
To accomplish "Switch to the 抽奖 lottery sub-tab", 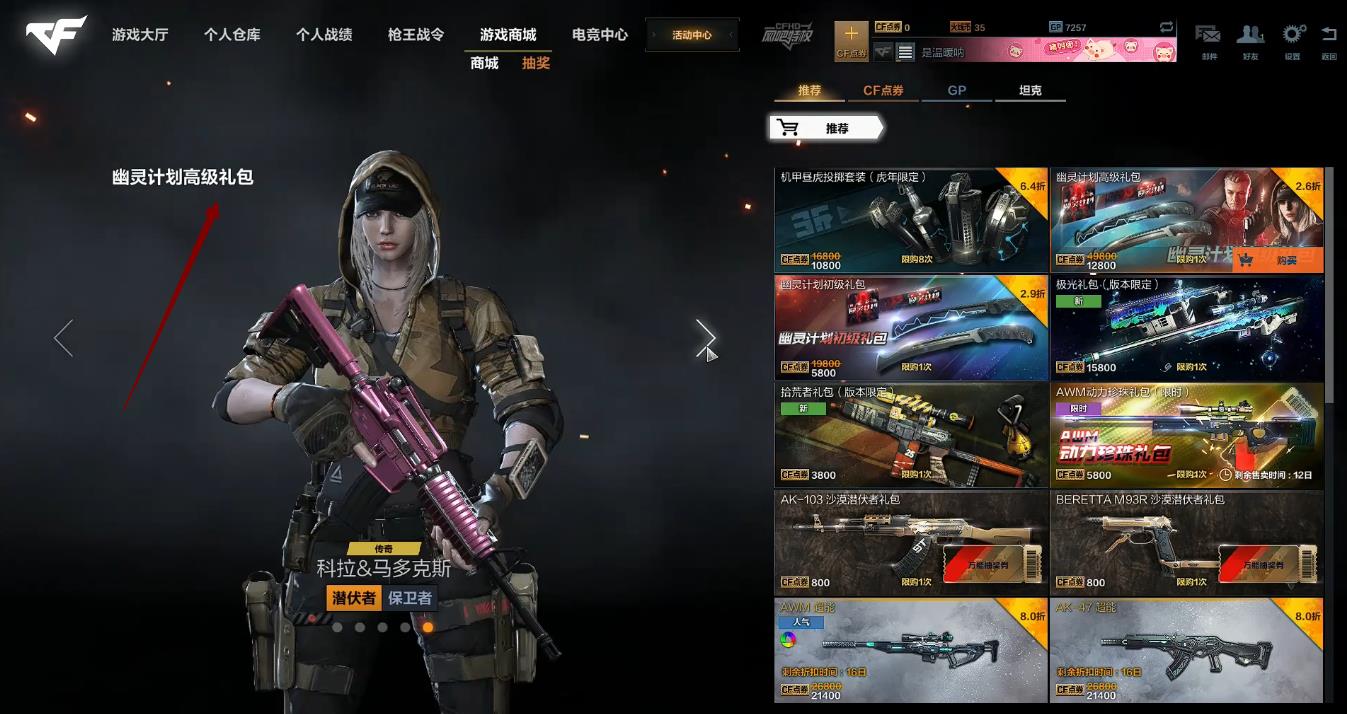I will (x=536, y=63).
